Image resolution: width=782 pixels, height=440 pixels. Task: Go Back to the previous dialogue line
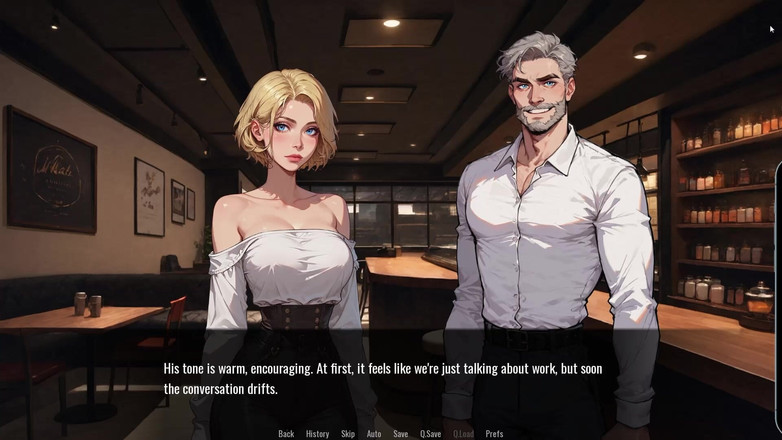point(286,434)
